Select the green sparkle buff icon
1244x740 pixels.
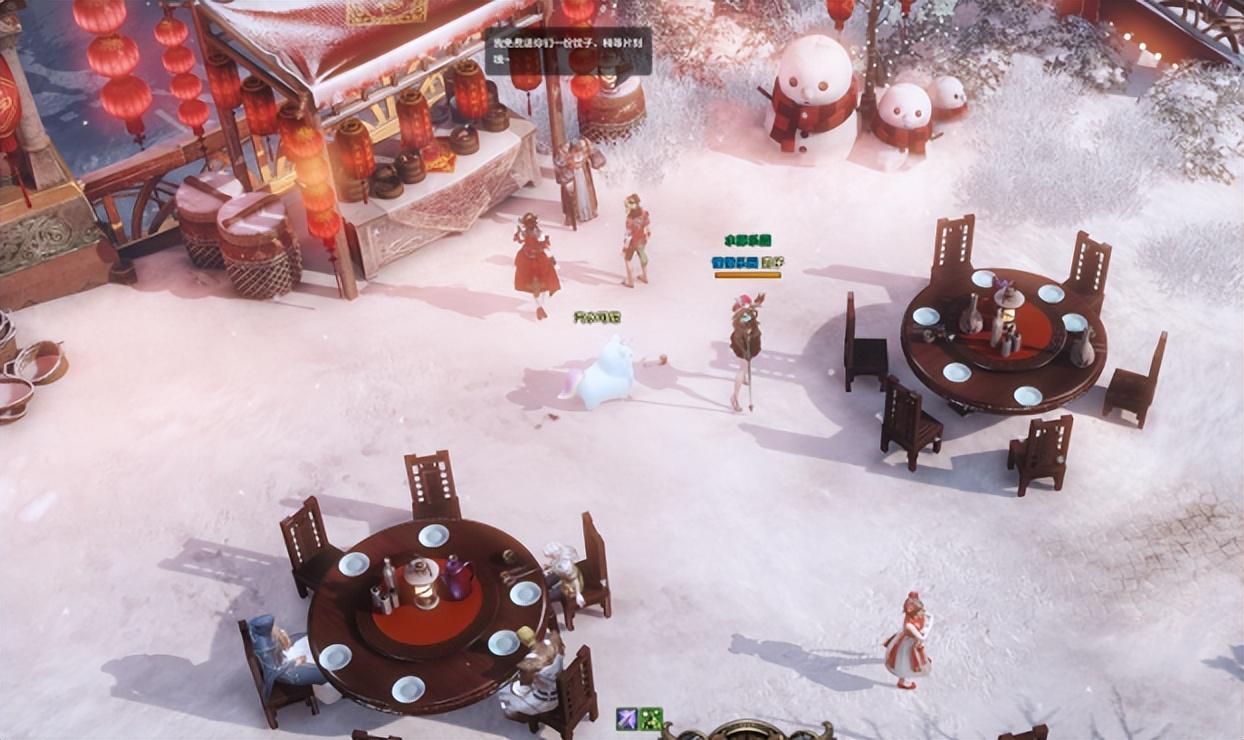point(651,718)
